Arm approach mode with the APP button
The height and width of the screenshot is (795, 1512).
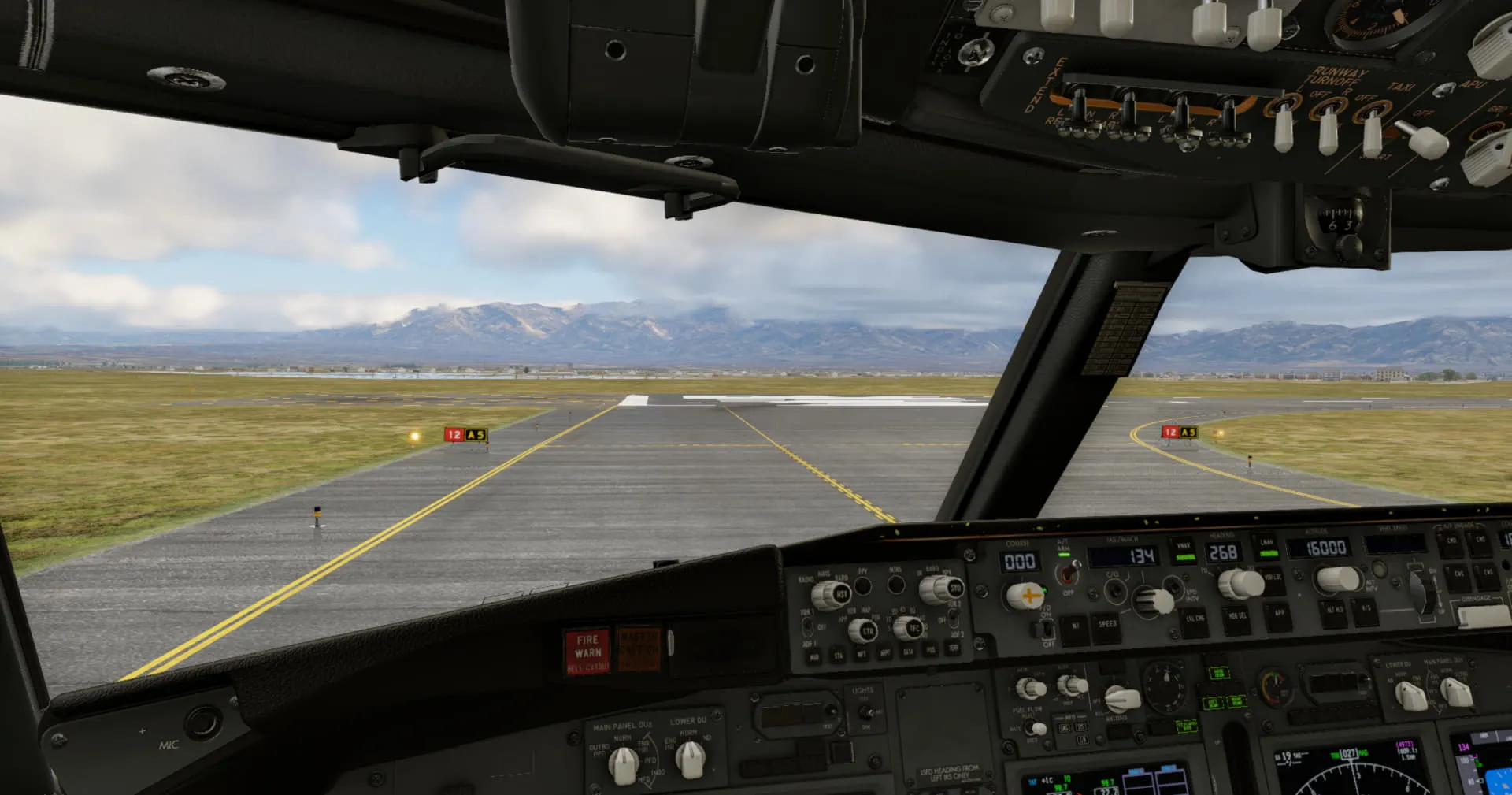pyautogui.click(x=1279, y=612)
